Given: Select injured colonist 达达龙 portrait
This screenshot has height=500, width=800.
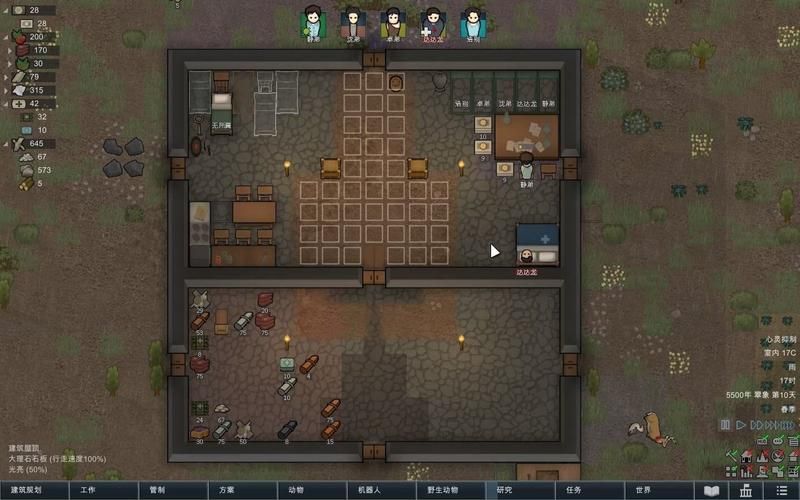Looking at the screenshot, I should 433,21.
